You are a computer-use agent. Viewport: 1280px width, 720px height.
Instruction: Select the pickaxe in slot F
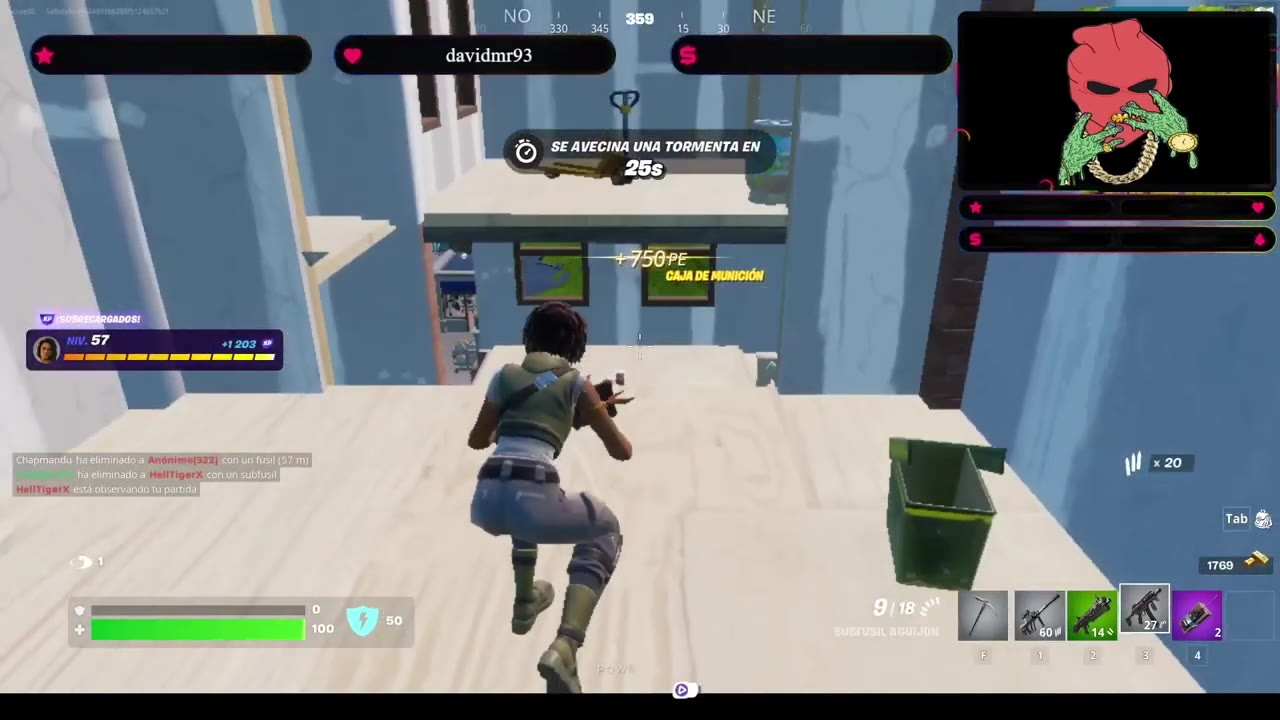pos(983,615)
